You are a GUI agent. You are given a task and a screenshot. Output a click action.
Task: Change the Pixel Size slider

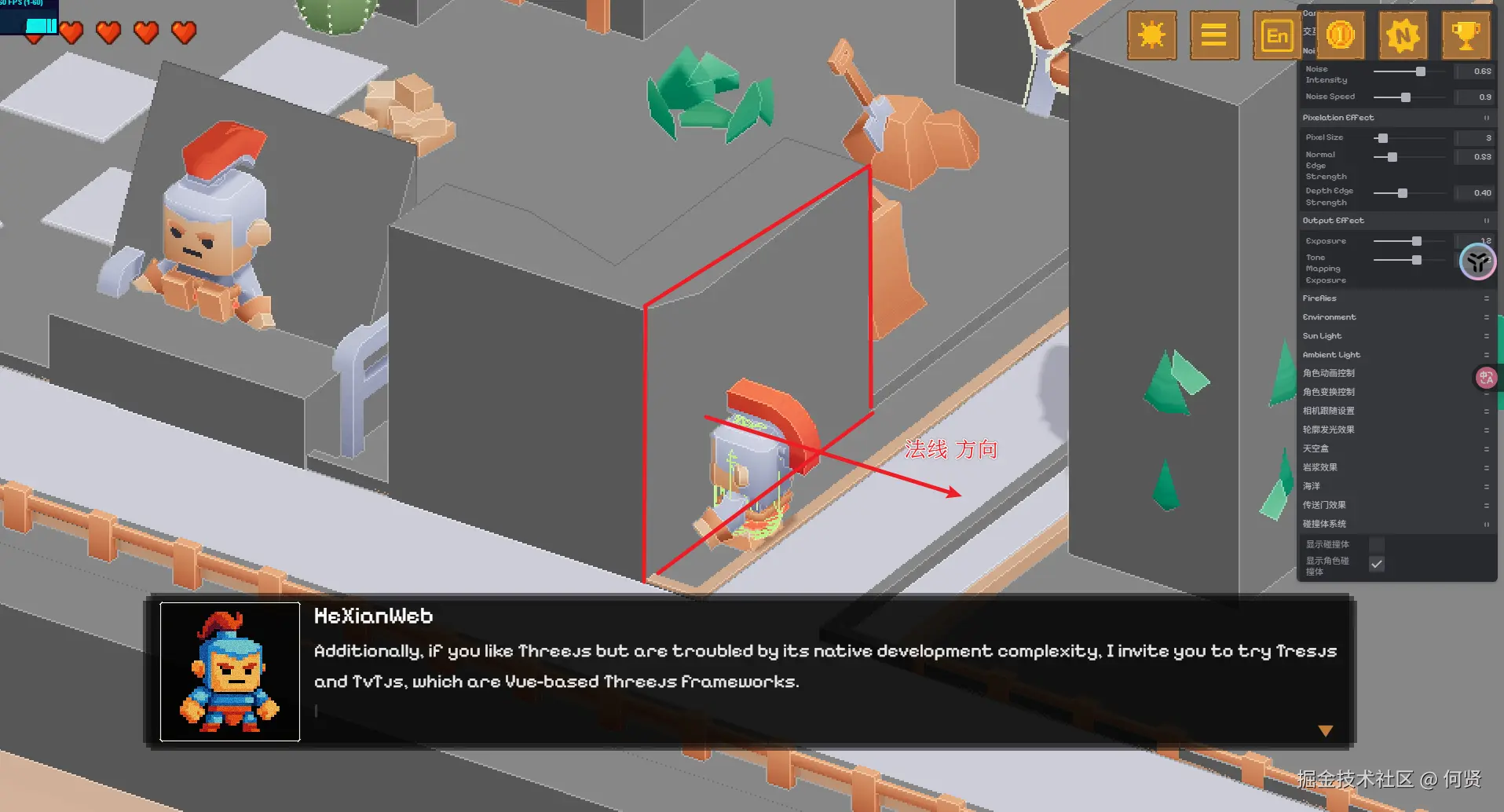pyautogui.click(x=1383, y=138)
